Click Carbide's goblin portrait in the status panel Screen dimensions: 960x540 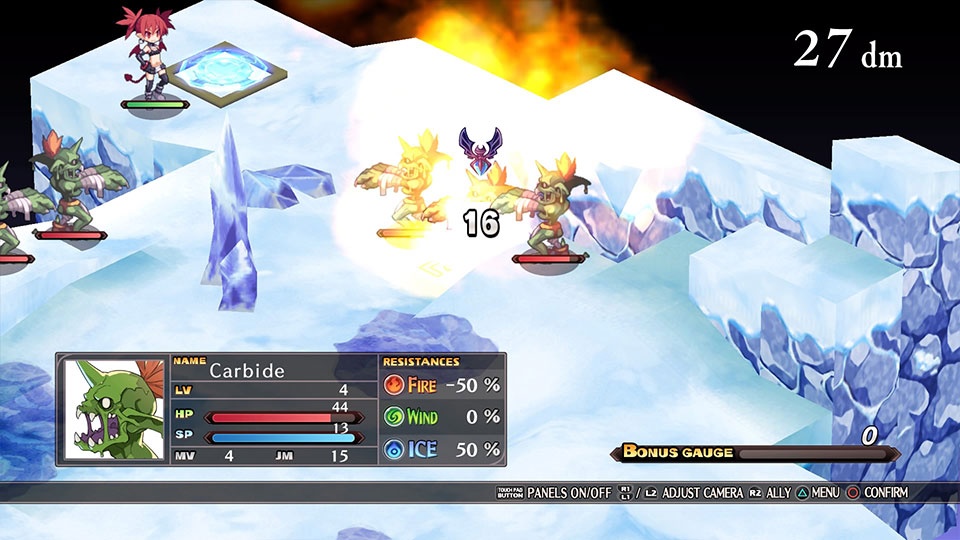click(x=115, y=410)
